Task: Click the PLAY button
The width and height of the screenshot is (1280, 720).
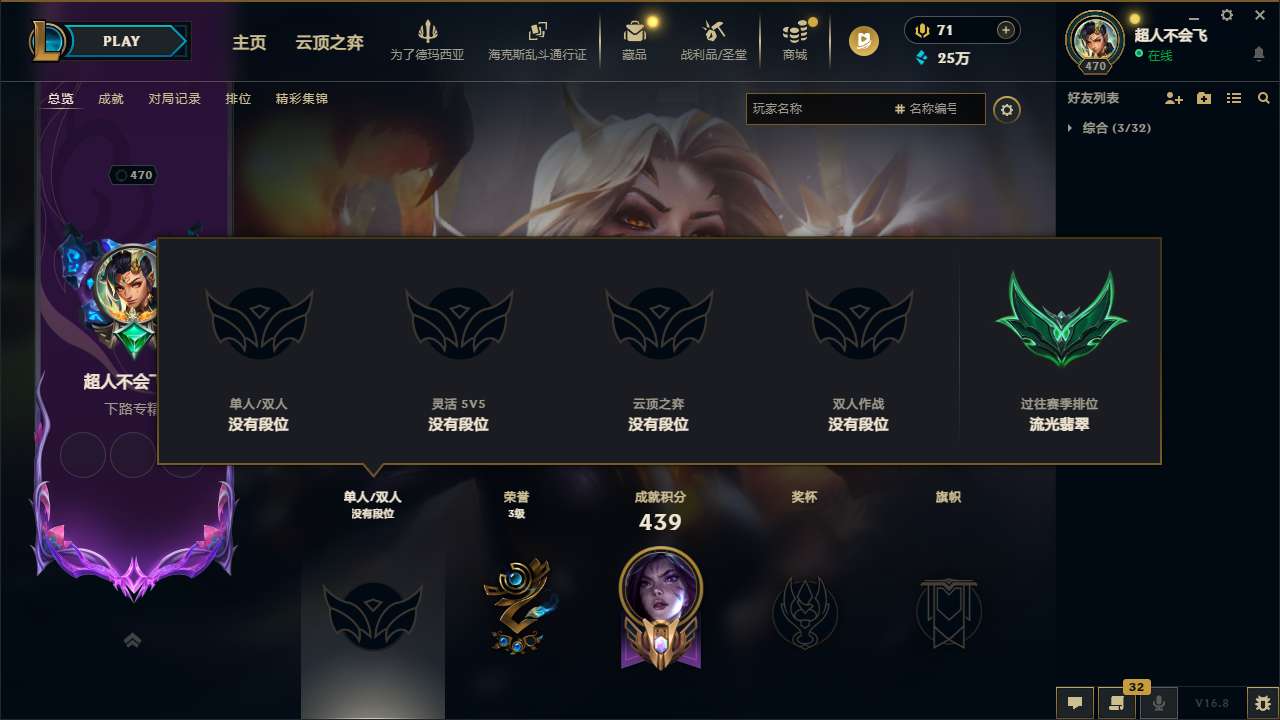Action: pos(120,41)
